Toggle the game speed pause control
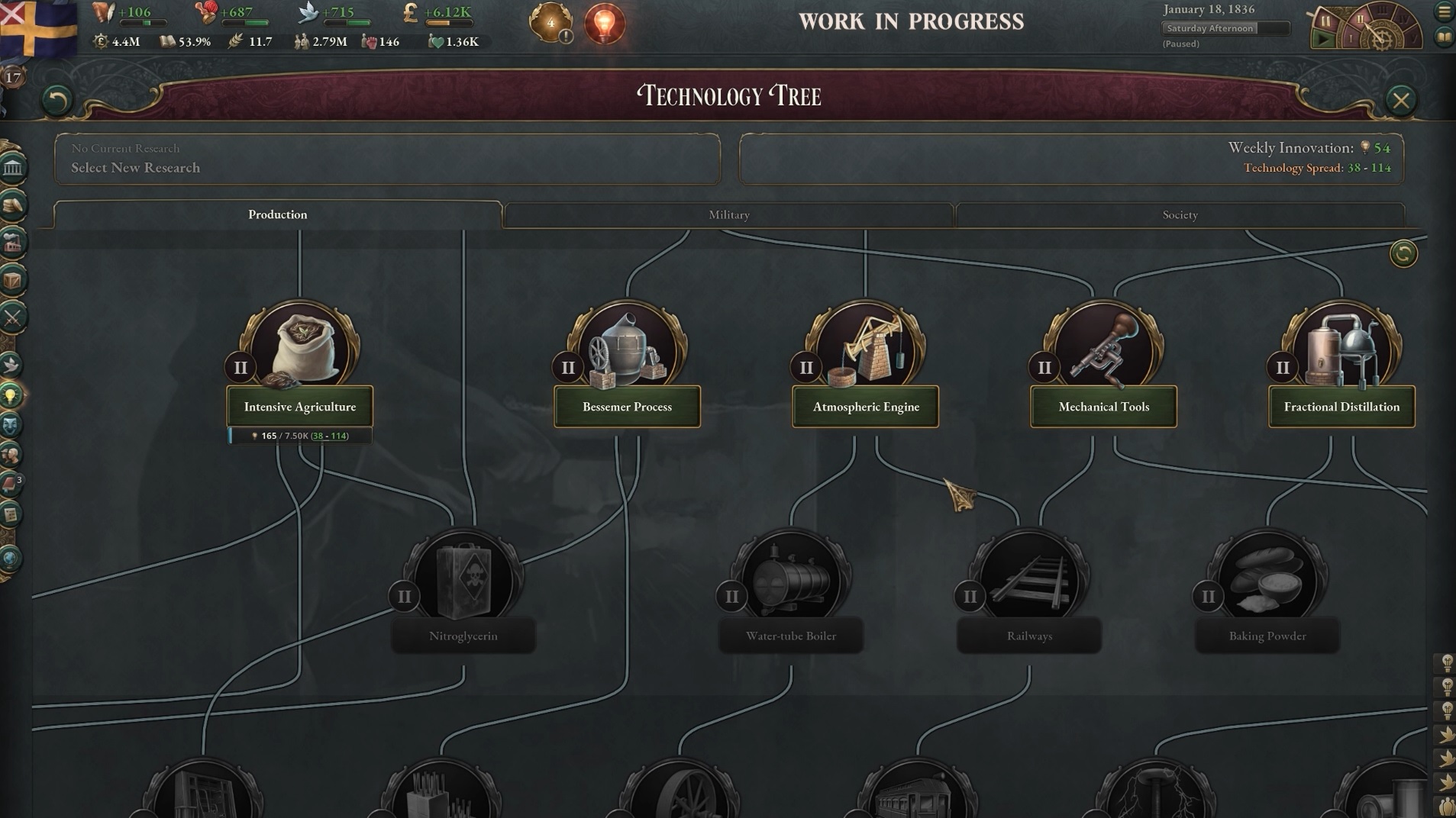1456x818 pixels. point(1325,21)
